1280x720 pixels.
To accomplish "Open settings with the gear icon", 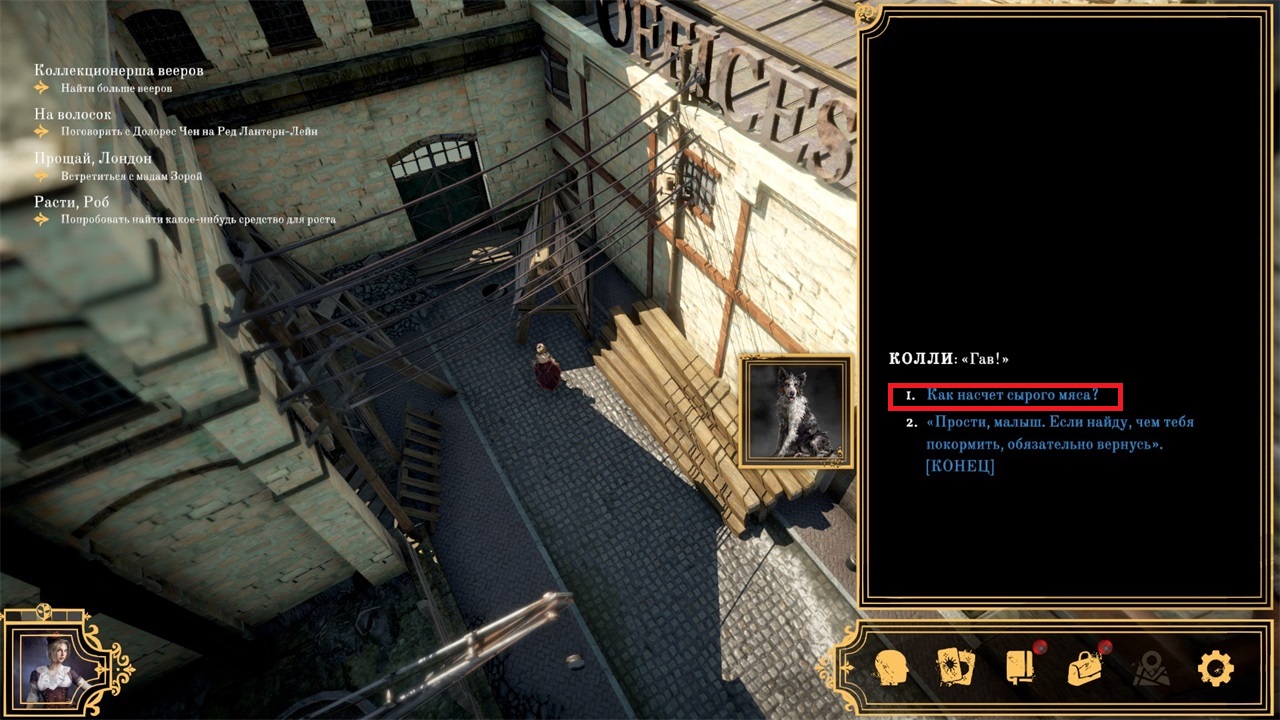I will (x=1215, y=667).
